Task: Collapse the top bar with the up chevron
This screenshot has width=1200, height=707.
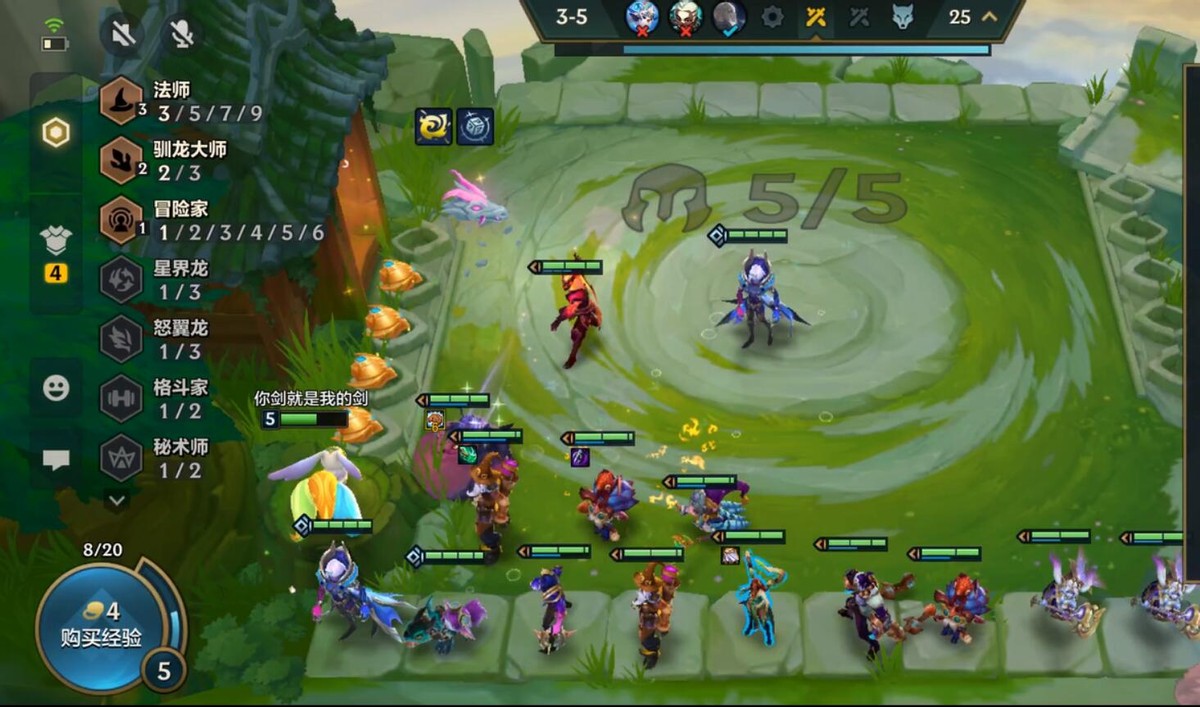Action: click(990, 17)
